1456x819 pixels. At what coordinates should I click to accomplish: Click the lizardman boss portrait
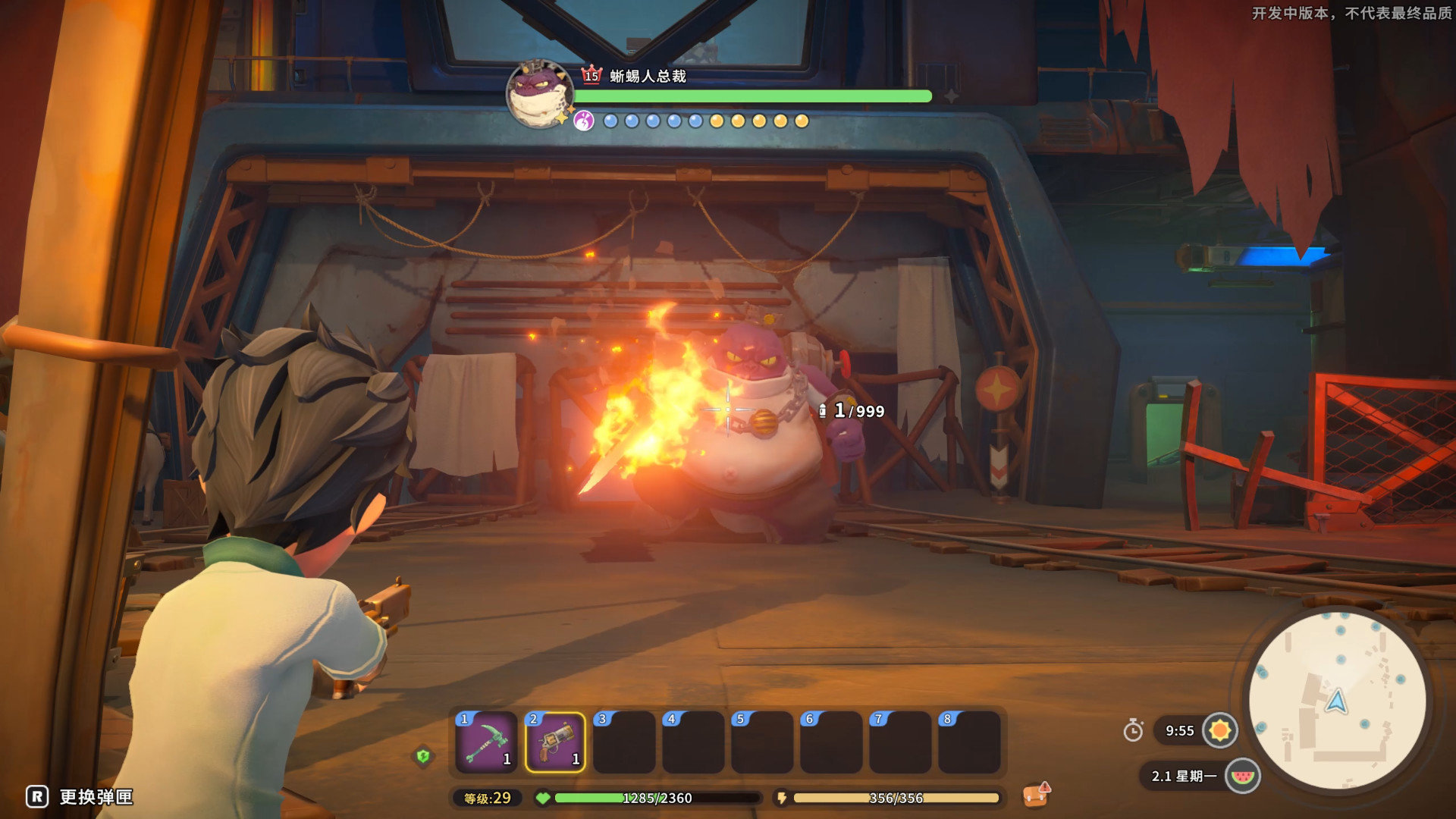[x=539, y=93]
